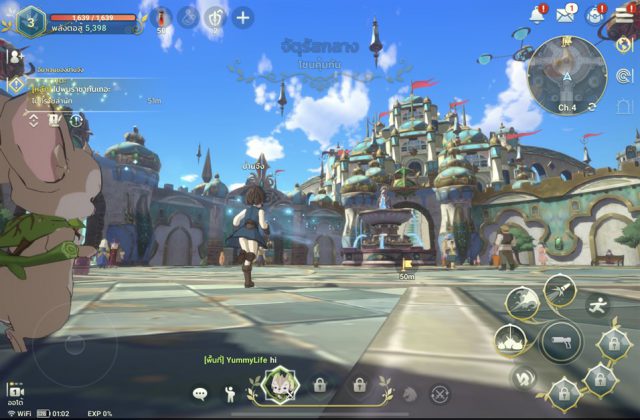Click the plus button beside potion slots
640x420 pixels.
coord(243,17)
